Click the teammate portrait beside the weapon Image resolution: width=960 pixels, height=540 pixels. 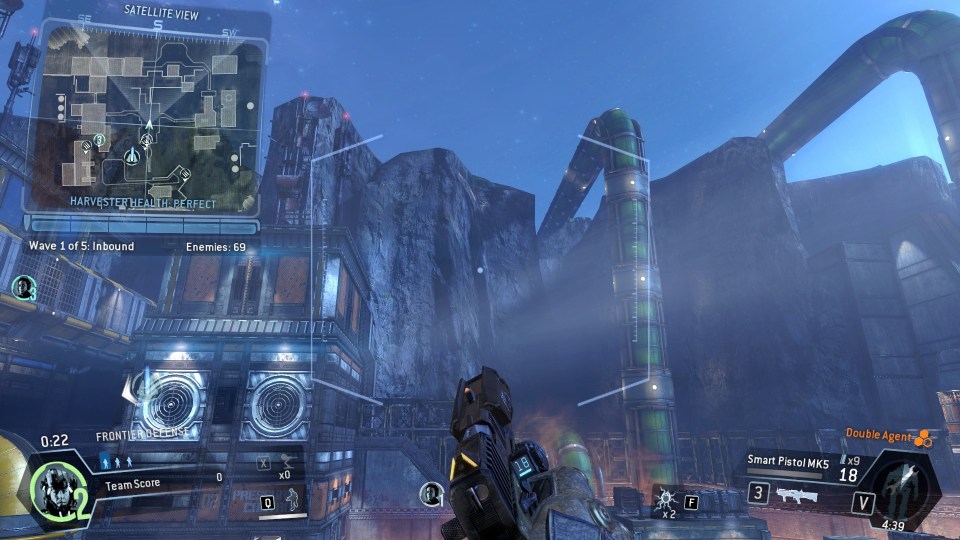pyautogui.click(x=432, y=492)
